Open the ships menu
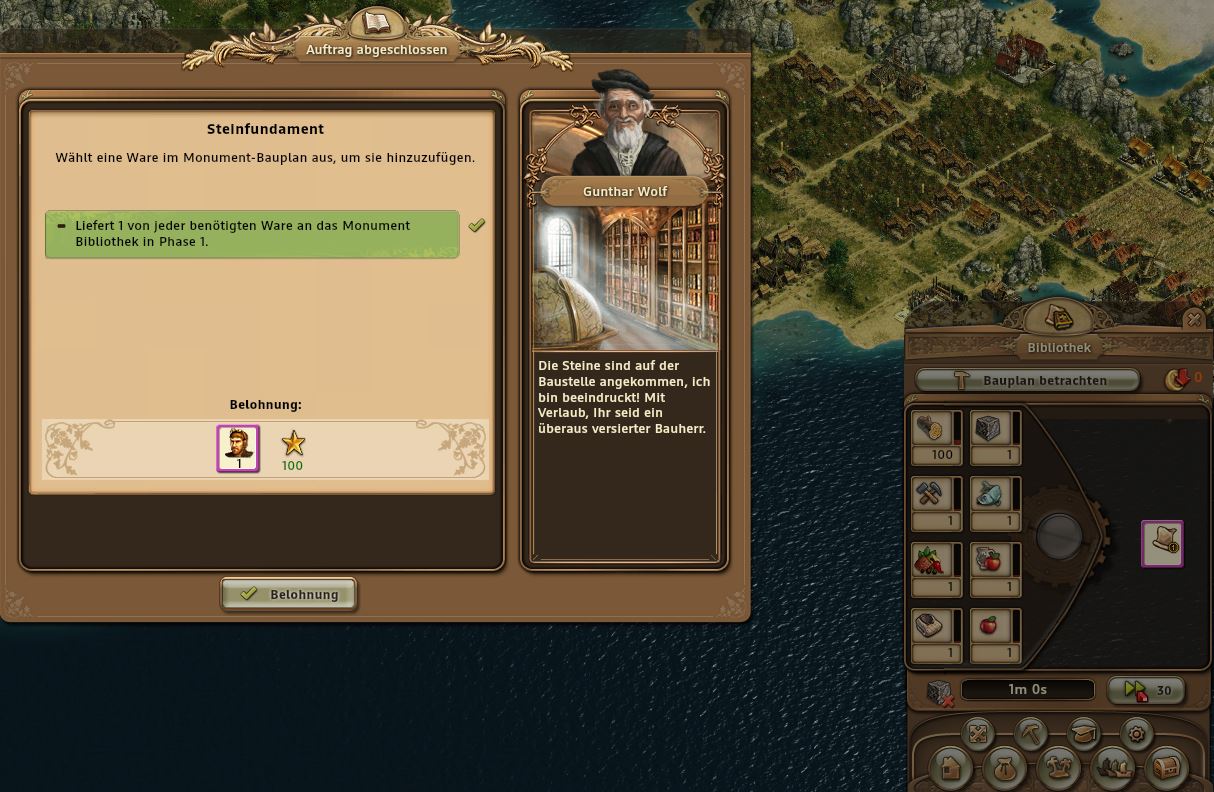The height and width of the screenshot is (792, 1214). [x=1112, y=768]
